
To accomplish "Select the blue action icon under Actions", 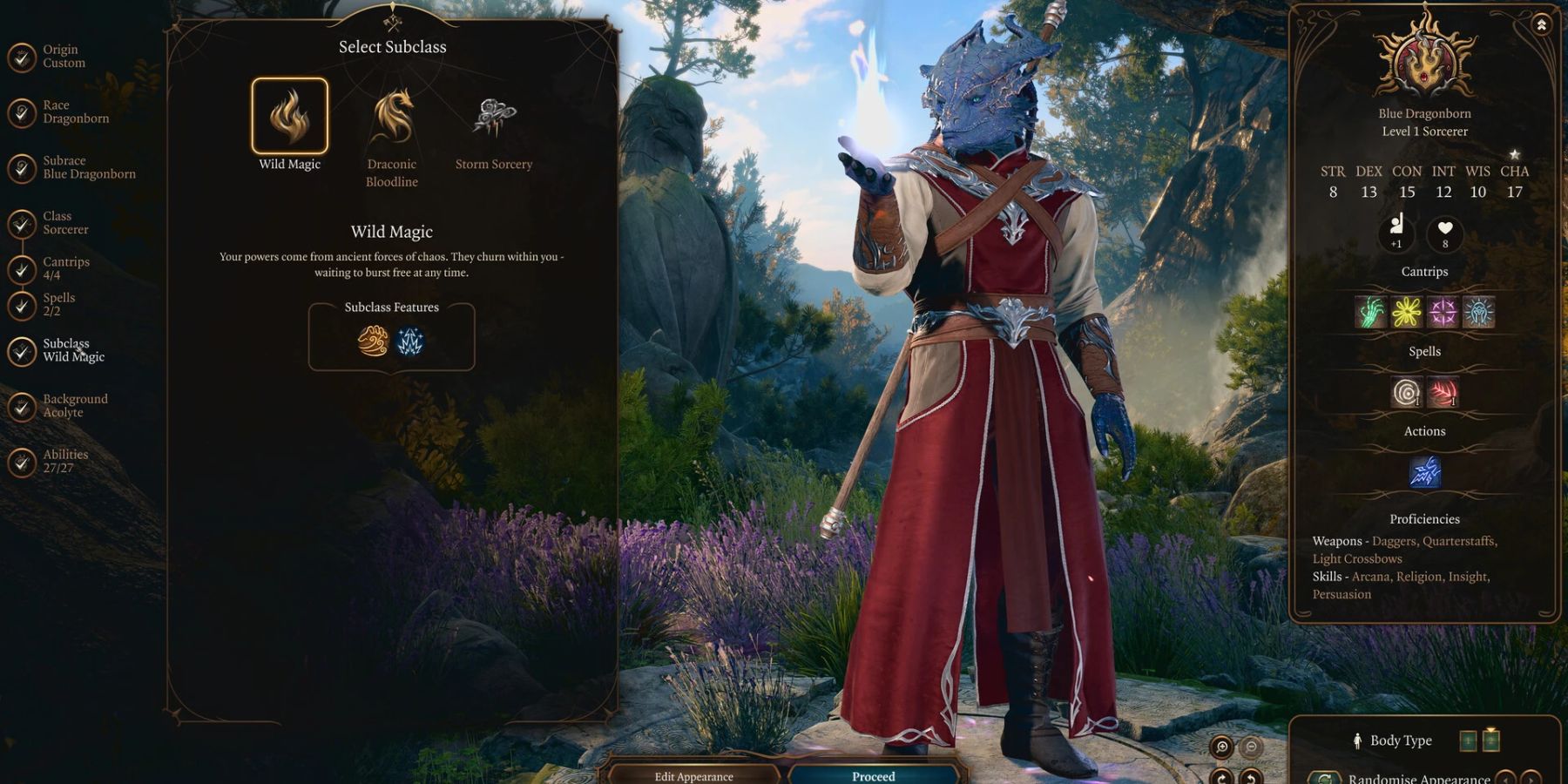I will (x=1424, y=471).
